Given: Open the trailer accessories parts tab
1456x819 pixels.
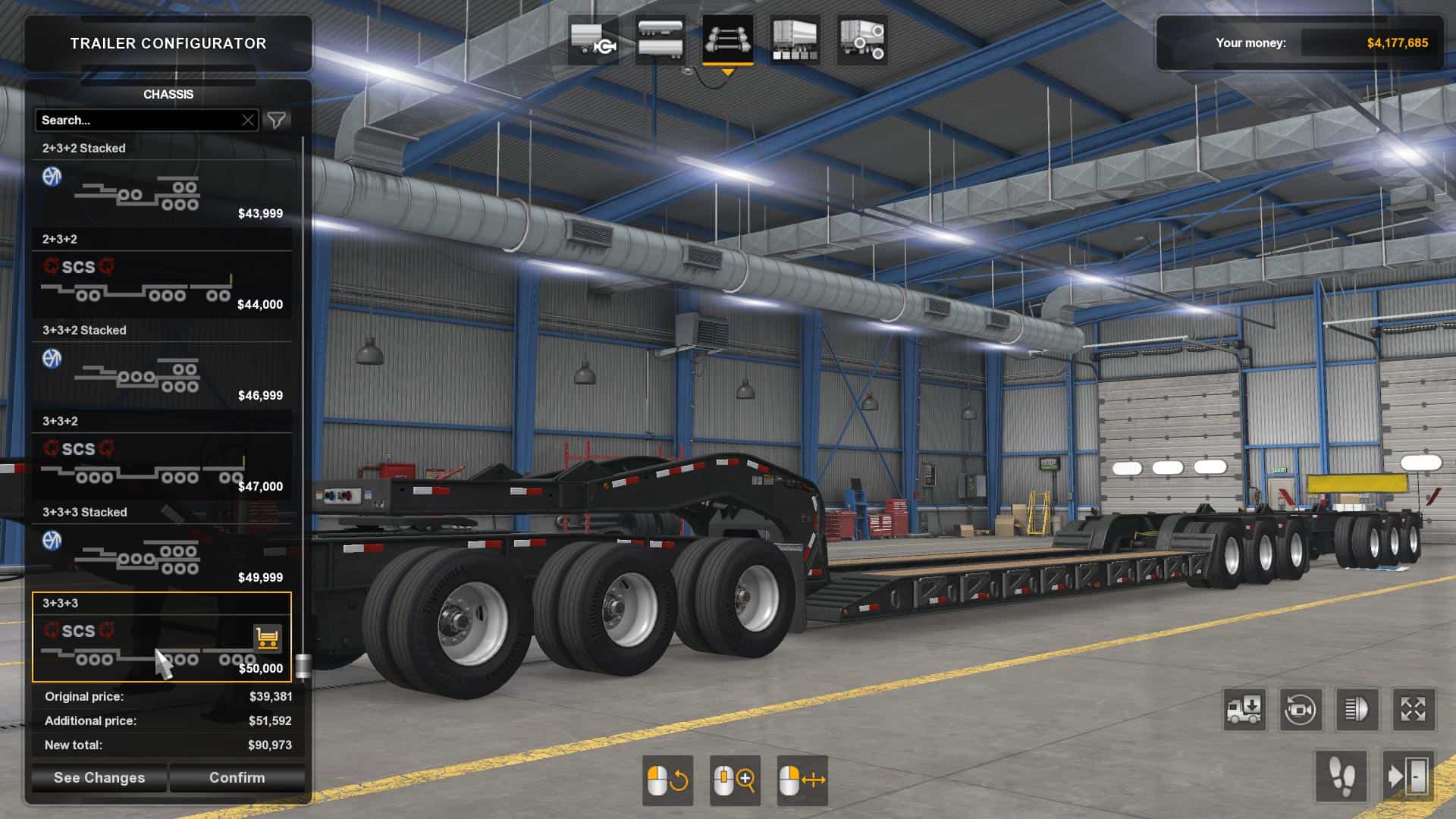Looking at the screenshot, I should 862,39.
